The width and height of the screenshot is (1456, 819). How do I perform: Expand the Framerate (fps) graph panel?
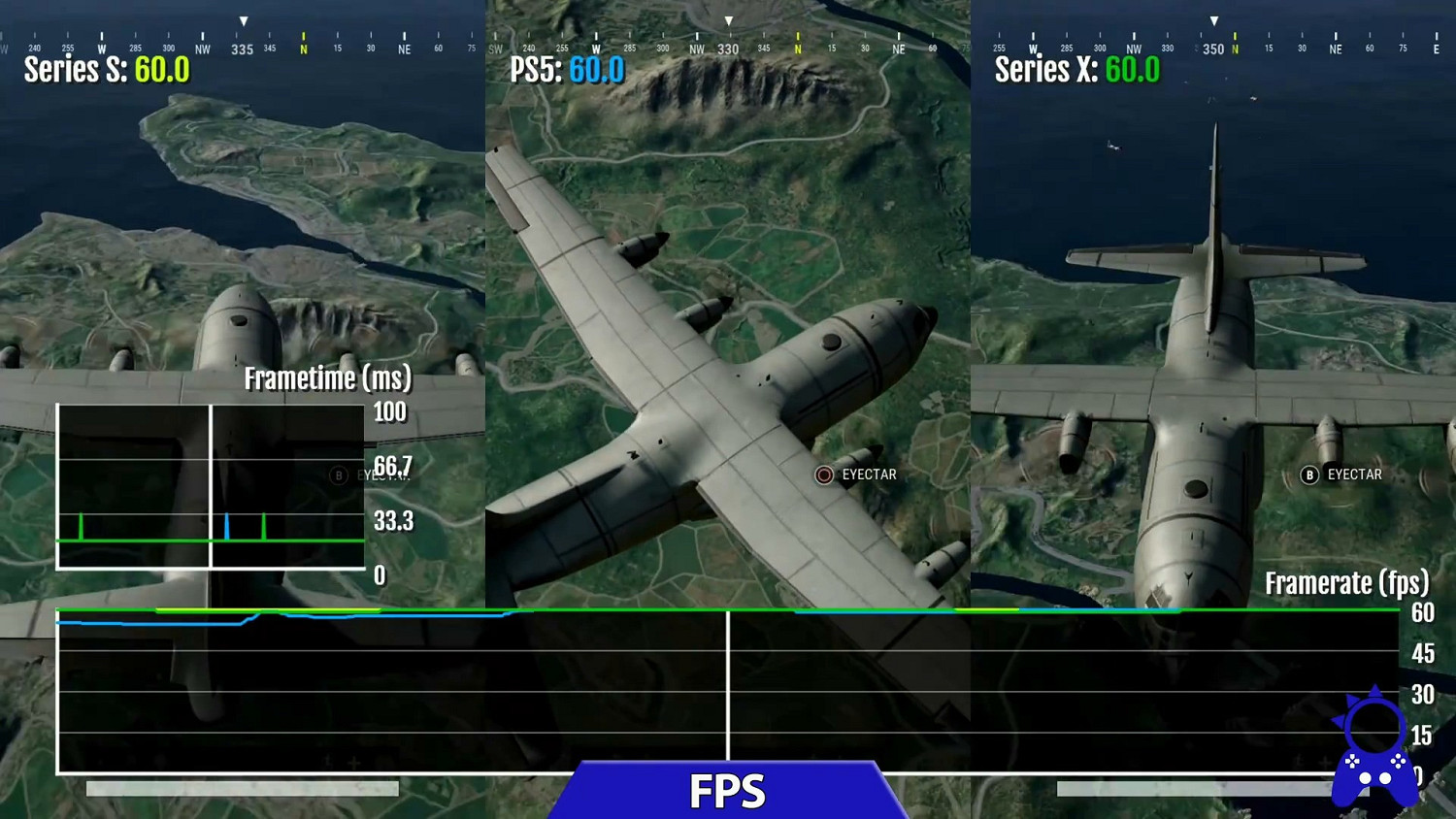1345,583
